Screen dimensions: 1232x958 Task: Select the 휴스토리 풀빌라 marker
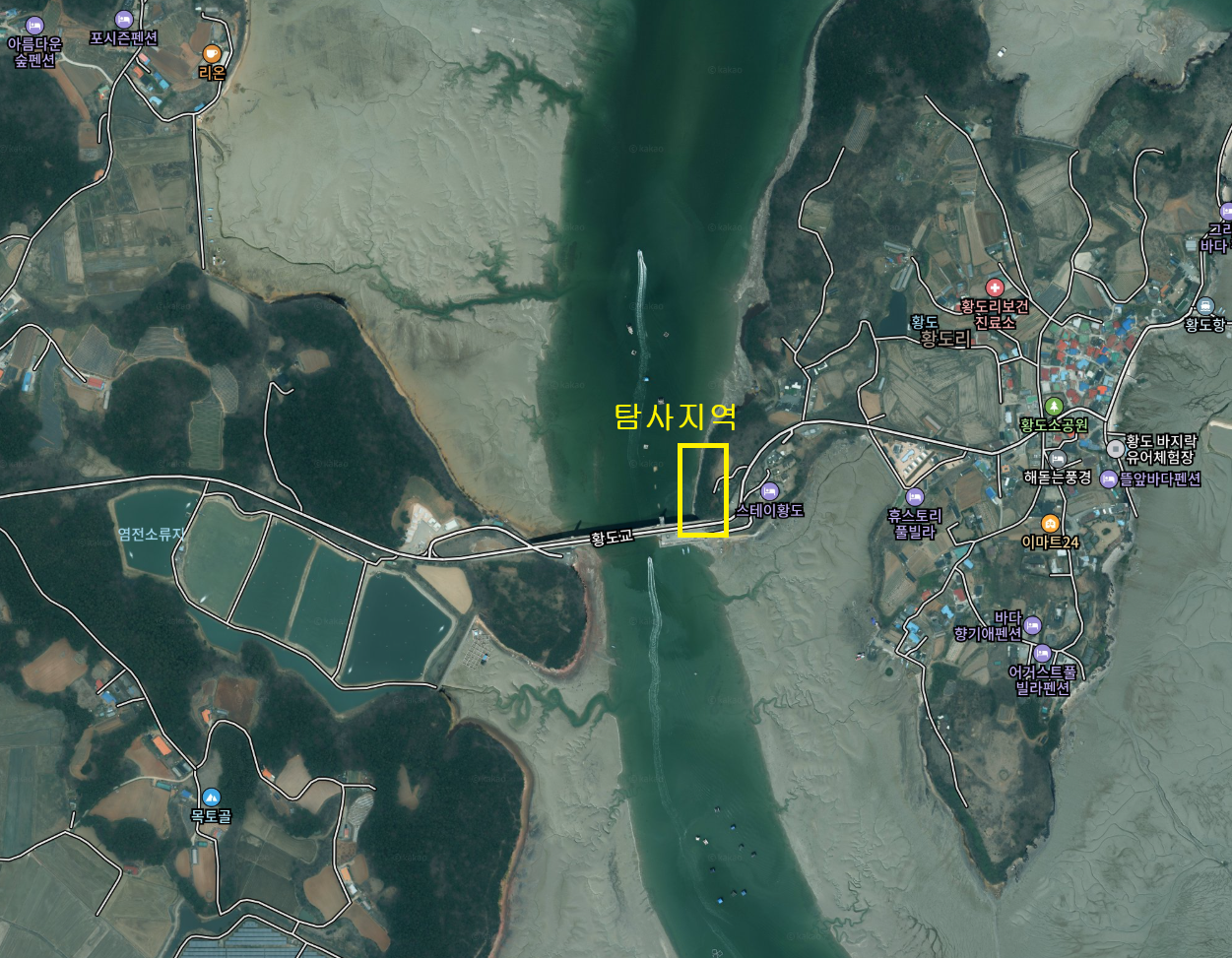point(915,496)
